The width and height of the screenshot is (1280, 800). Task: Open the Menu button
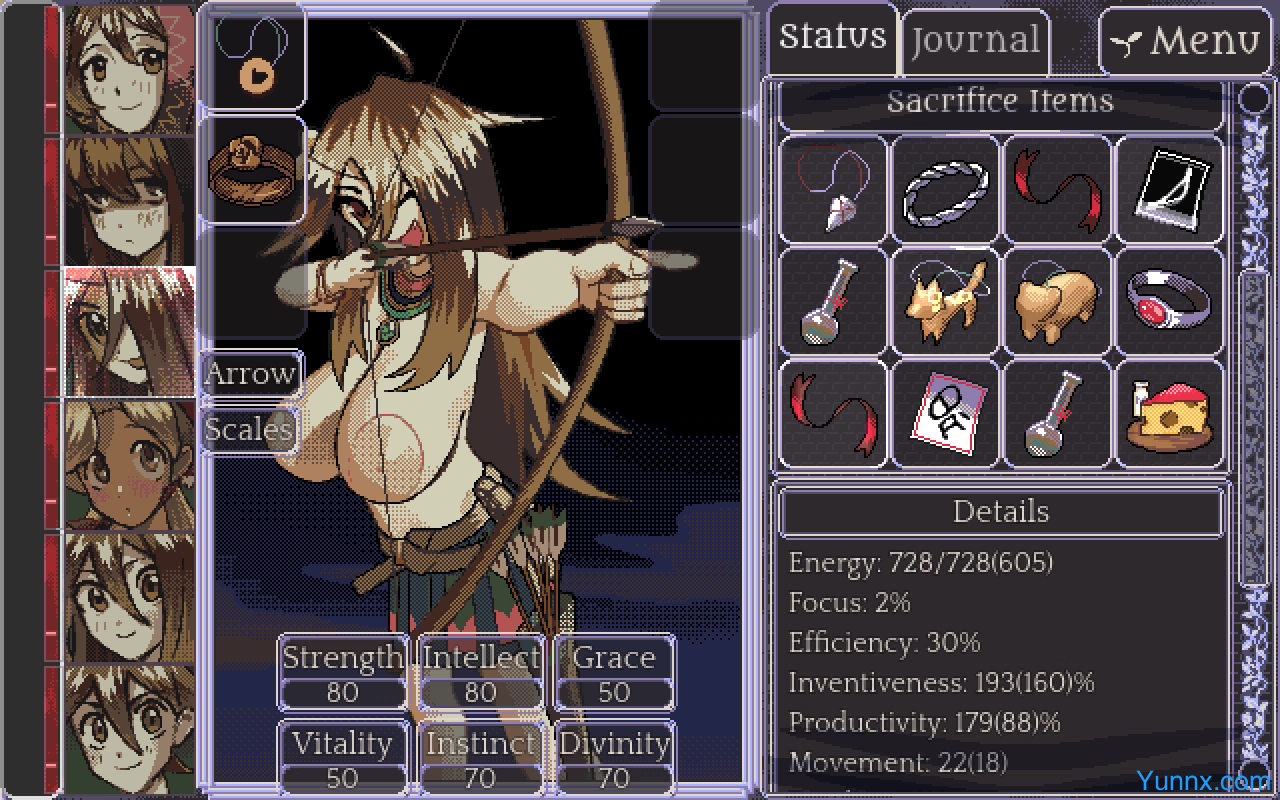(x=1186, y=42)
